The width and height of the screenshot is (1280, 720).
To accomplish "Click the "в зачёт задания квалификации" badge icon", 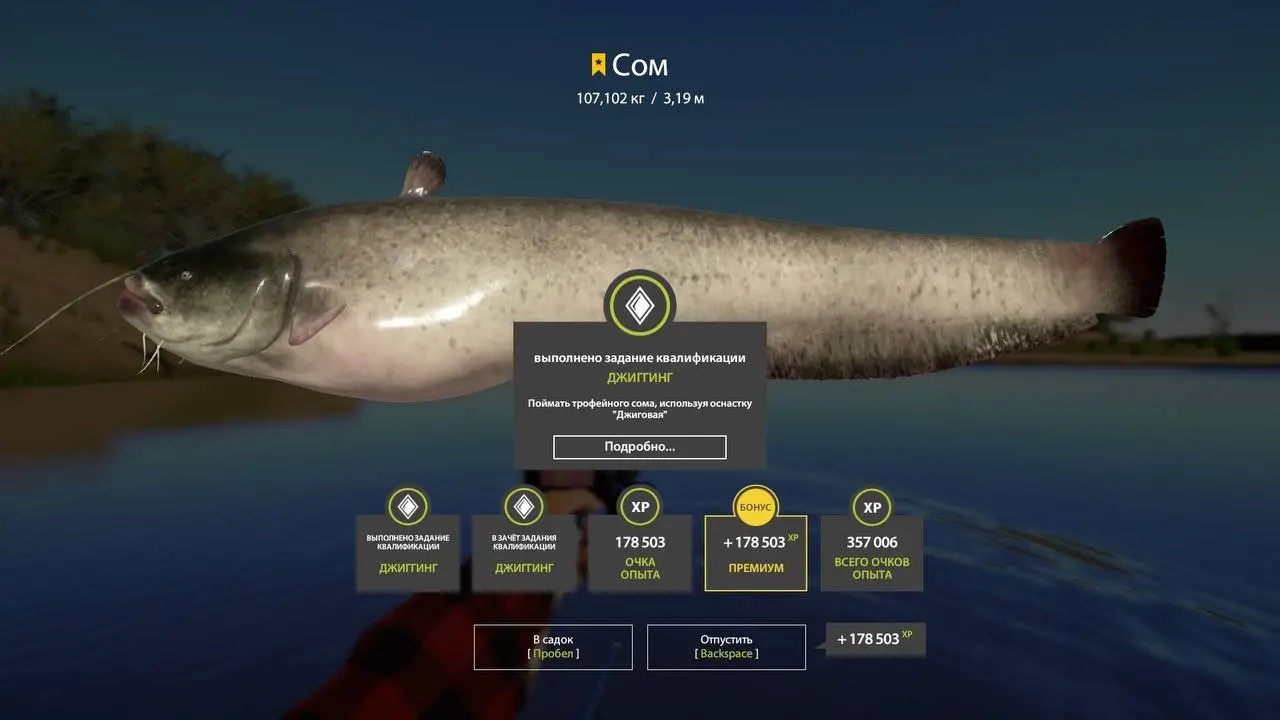I will (x=523, y=506).
